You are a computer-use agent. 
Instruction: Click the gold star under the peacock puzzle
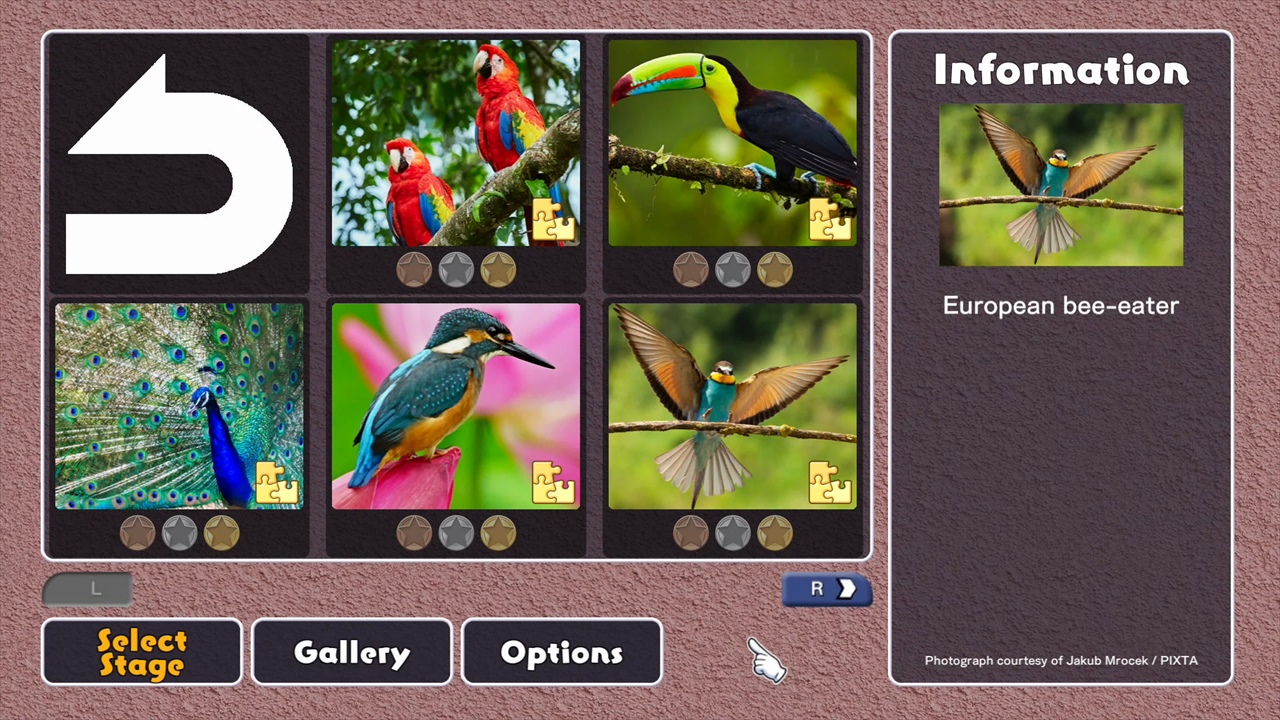220,533
